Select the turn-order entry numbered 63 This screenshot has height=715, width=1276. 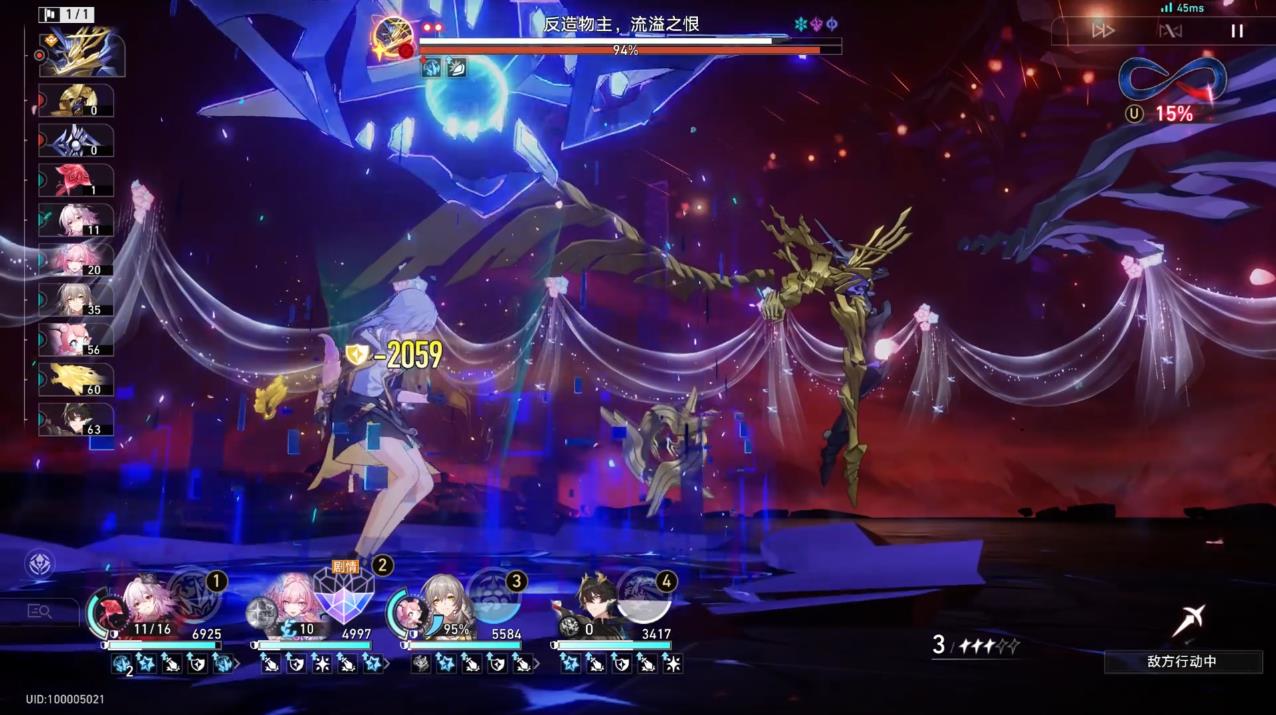[77, 420]
